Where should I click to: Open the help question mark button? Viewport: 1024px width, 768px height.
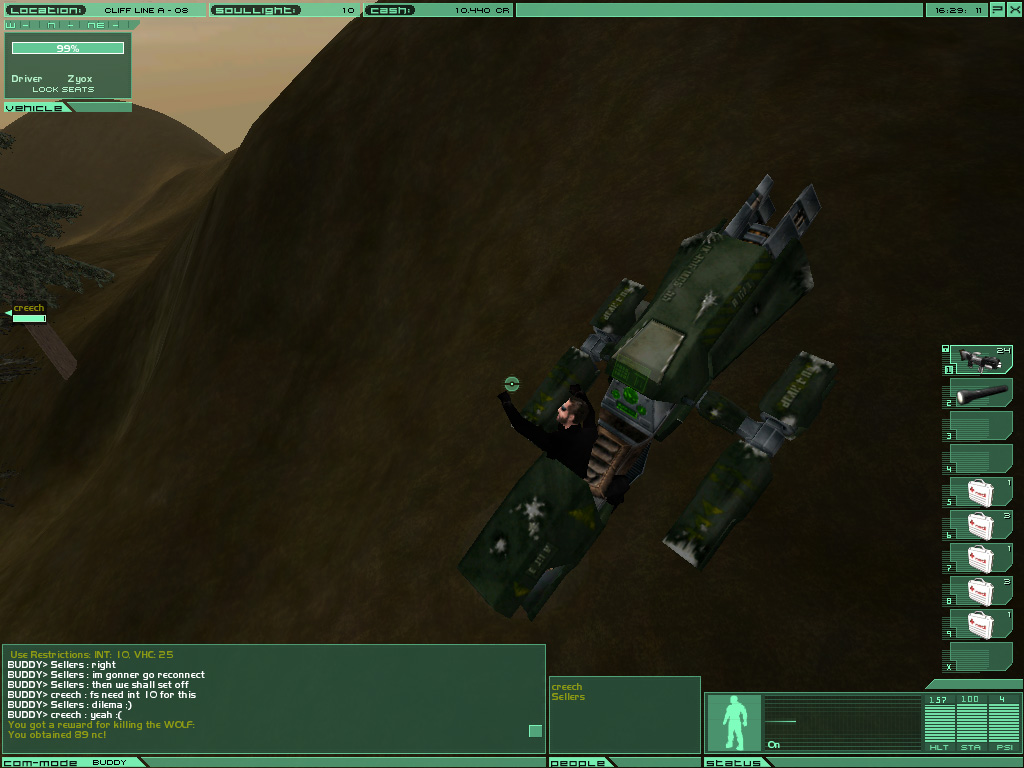pos(998,10)
